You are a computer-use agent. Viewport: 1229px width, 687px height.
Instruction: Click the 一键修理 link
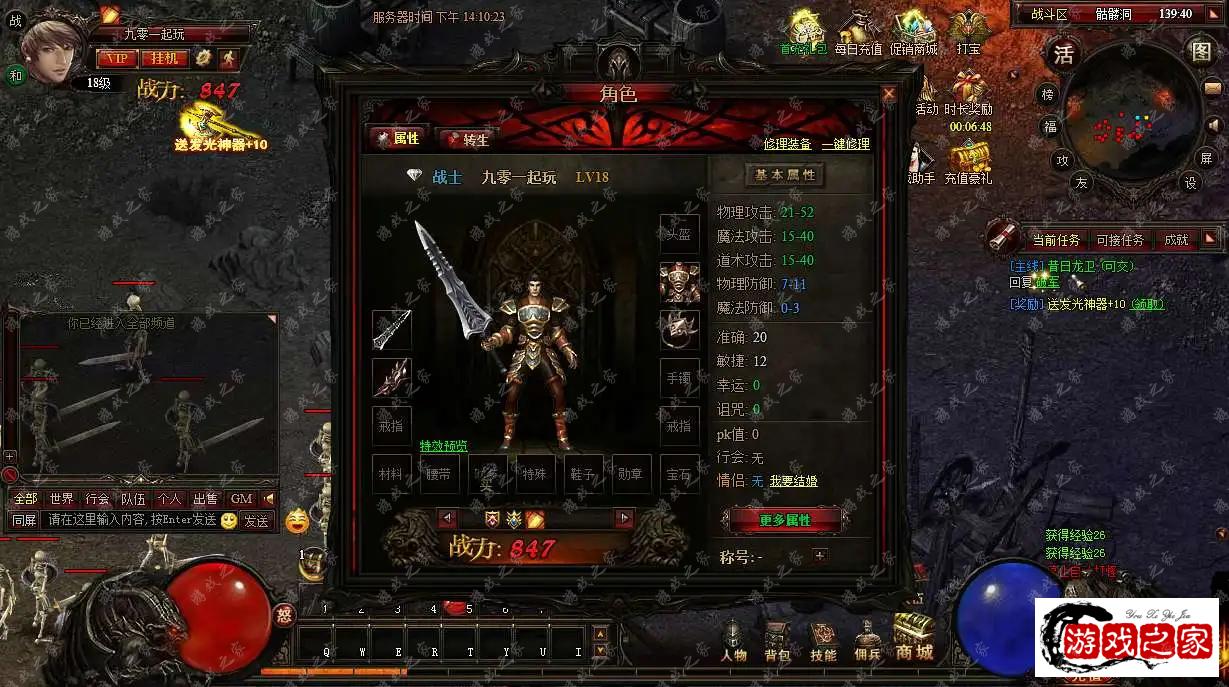click(x=846, y=144)
